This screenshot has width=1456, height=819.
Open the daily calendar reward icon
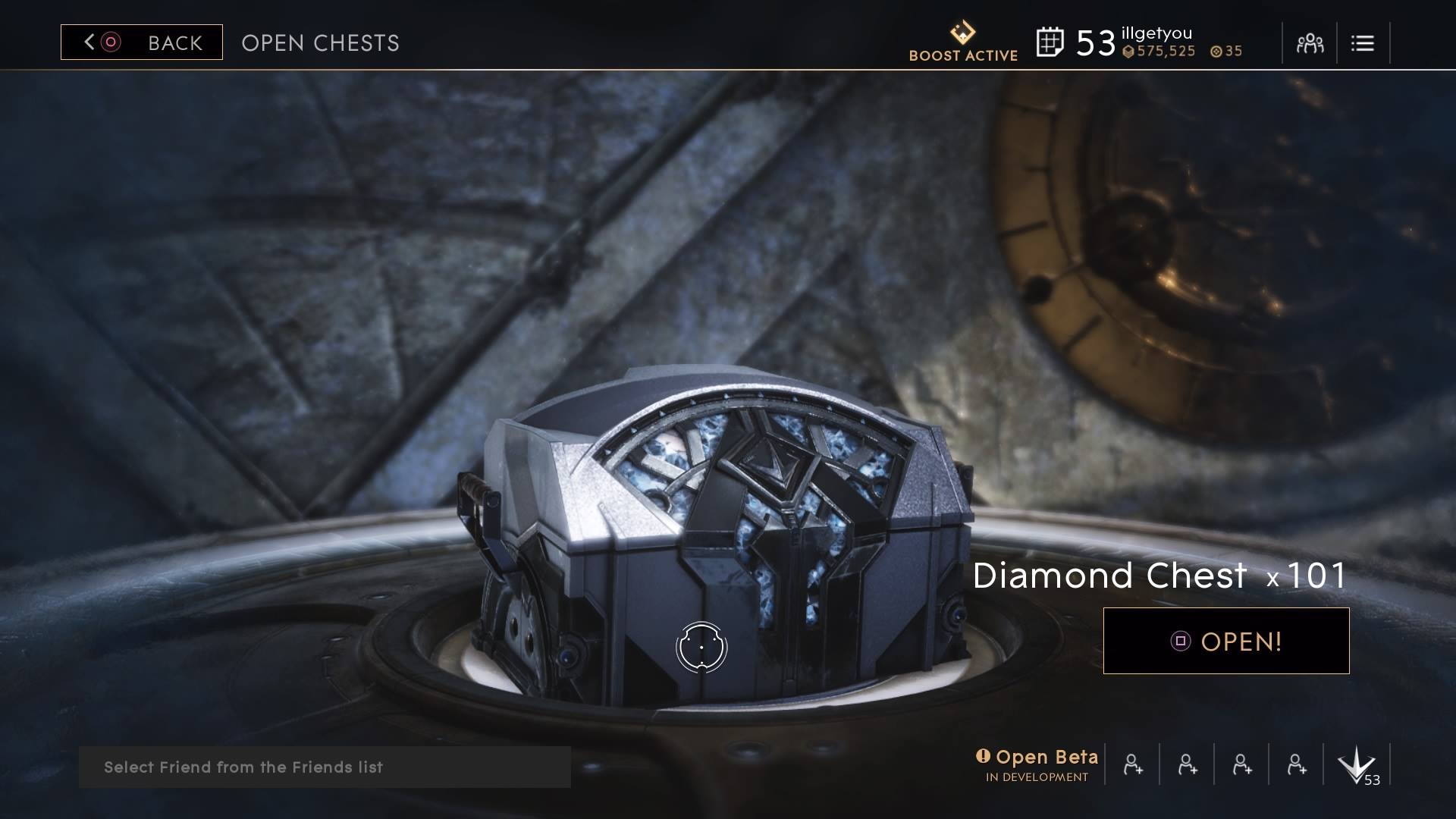click(1052, 42)
